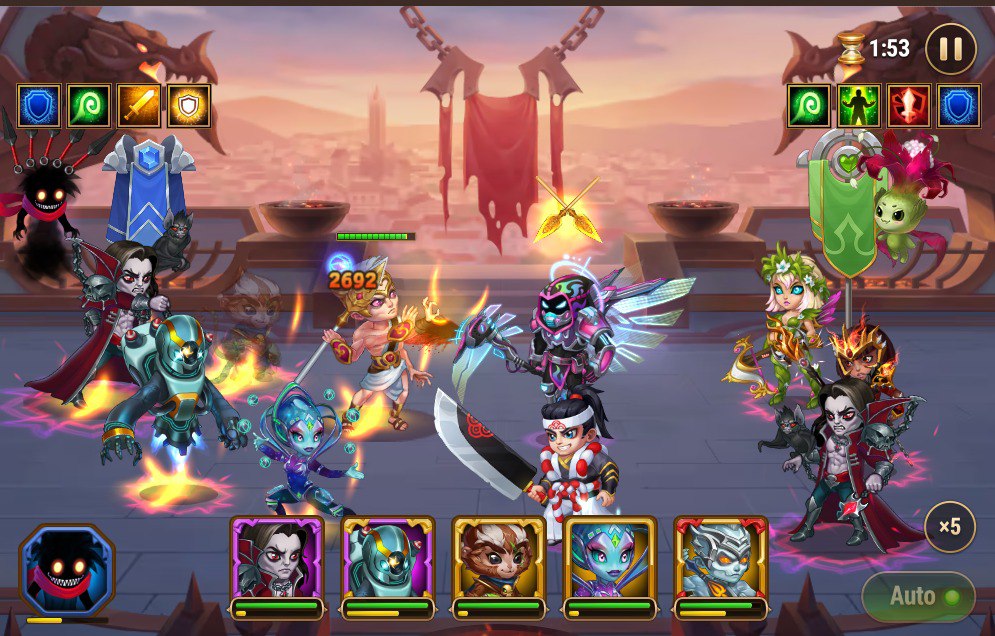Choose the brown furry beast hero portrait
995x636 pixels.
(499, 561)
